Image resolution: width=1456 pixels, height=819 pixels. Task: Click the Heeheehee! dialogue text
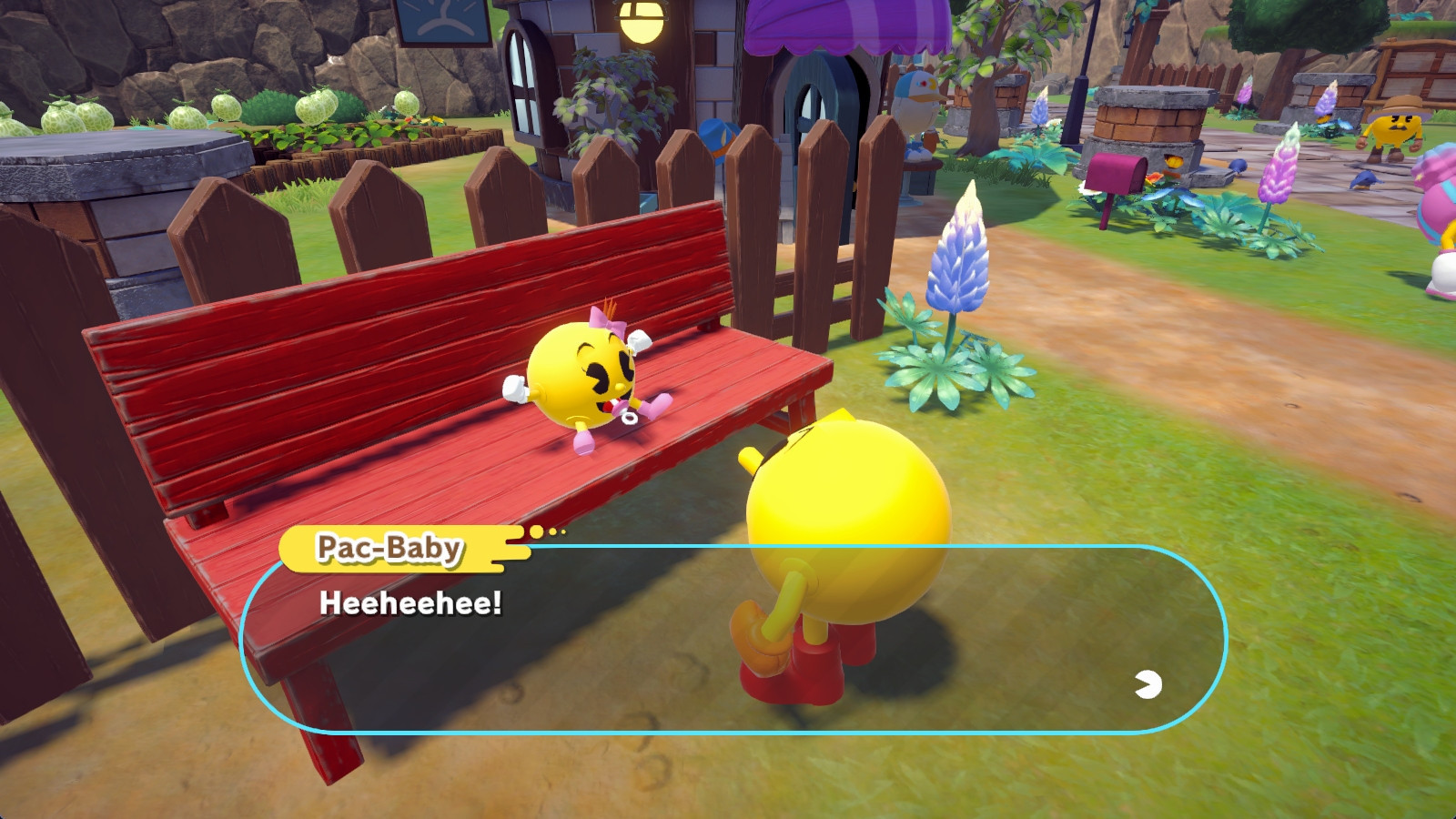(x=411, y=604)
